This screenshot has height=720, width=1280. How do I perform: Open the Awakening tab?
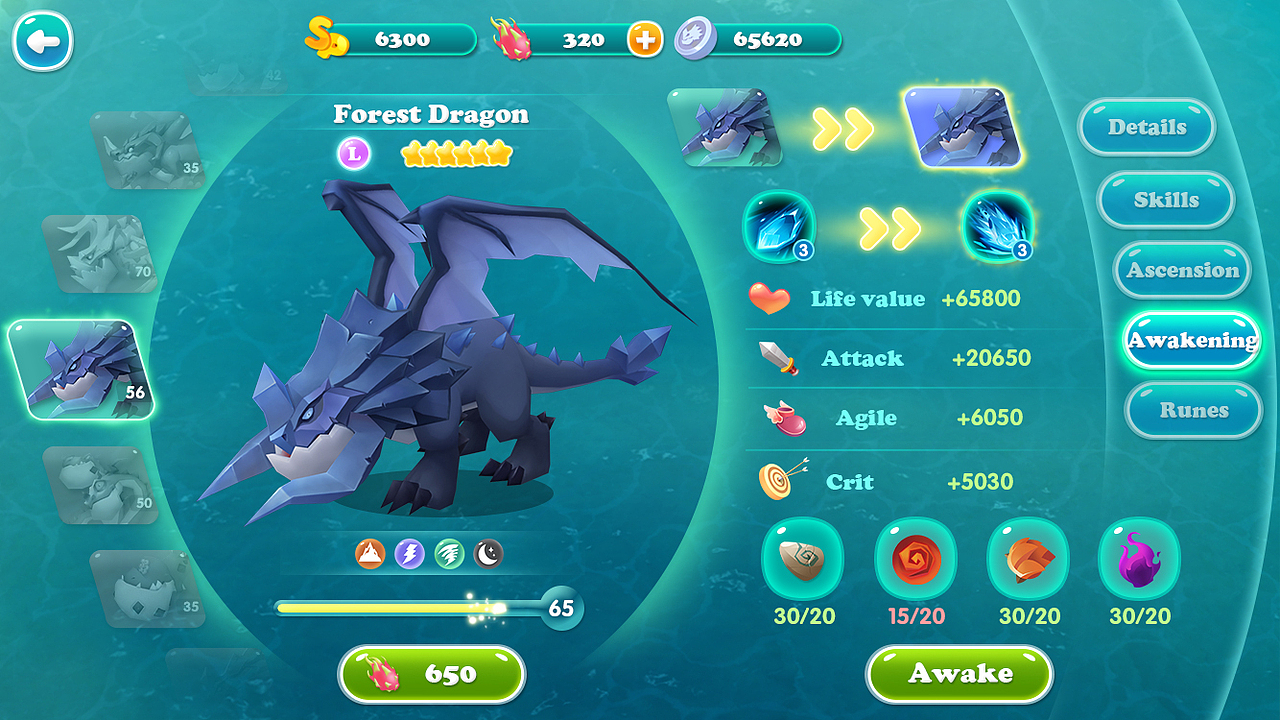(x=1192, y=340)
